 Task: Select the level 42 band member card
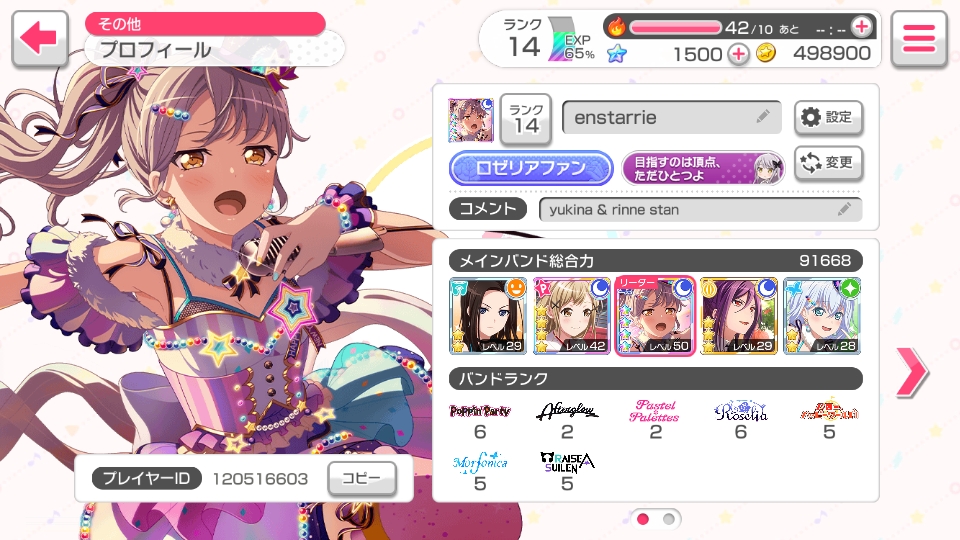coord(572,316)
